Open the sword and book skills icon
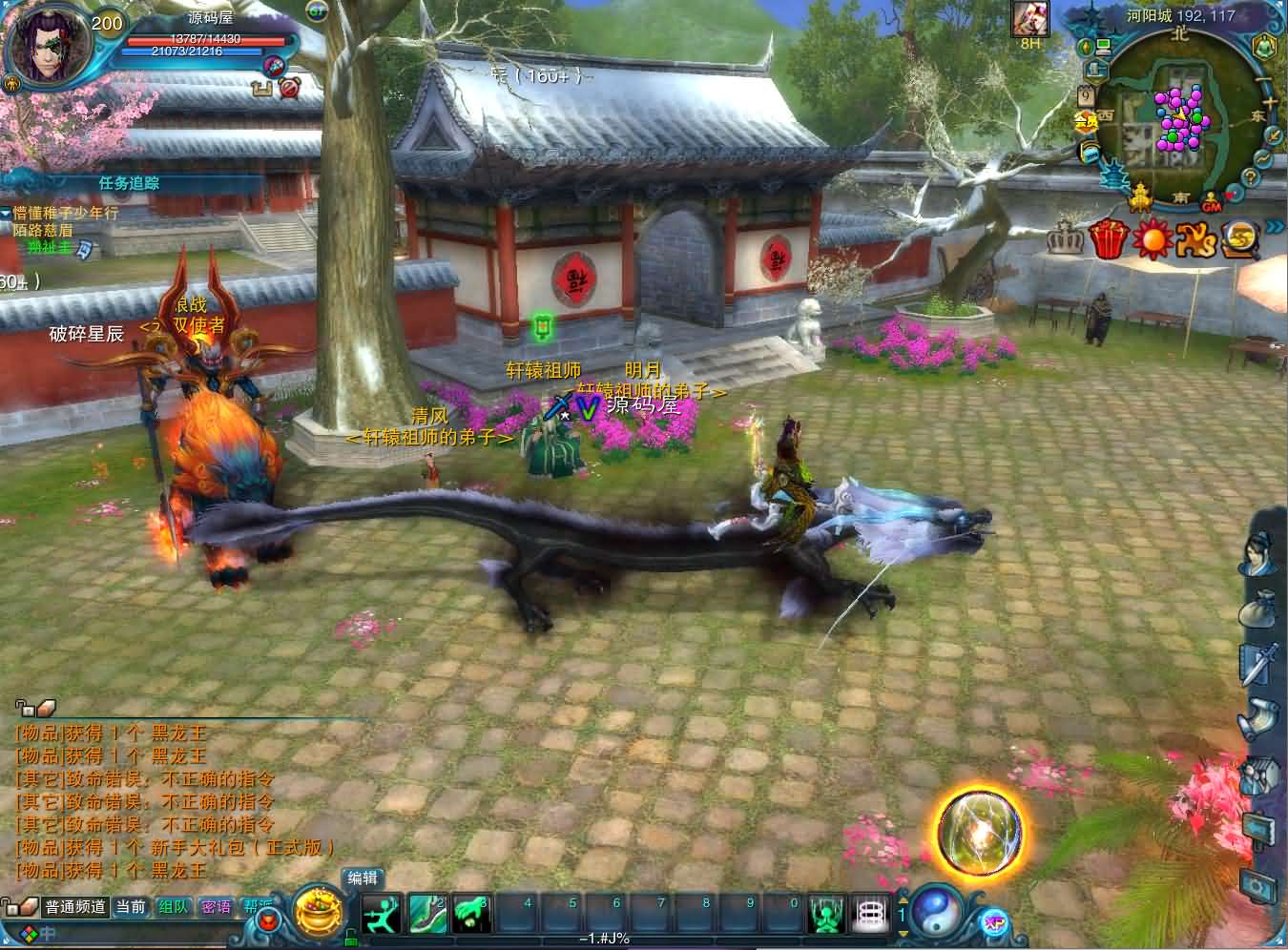 [x=1258, y=663]
